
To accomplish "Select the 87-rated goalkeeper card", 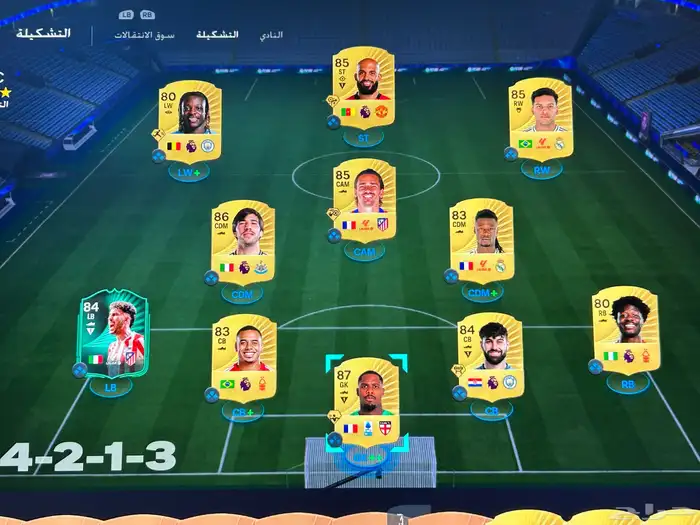I will [x=365, y=400].
